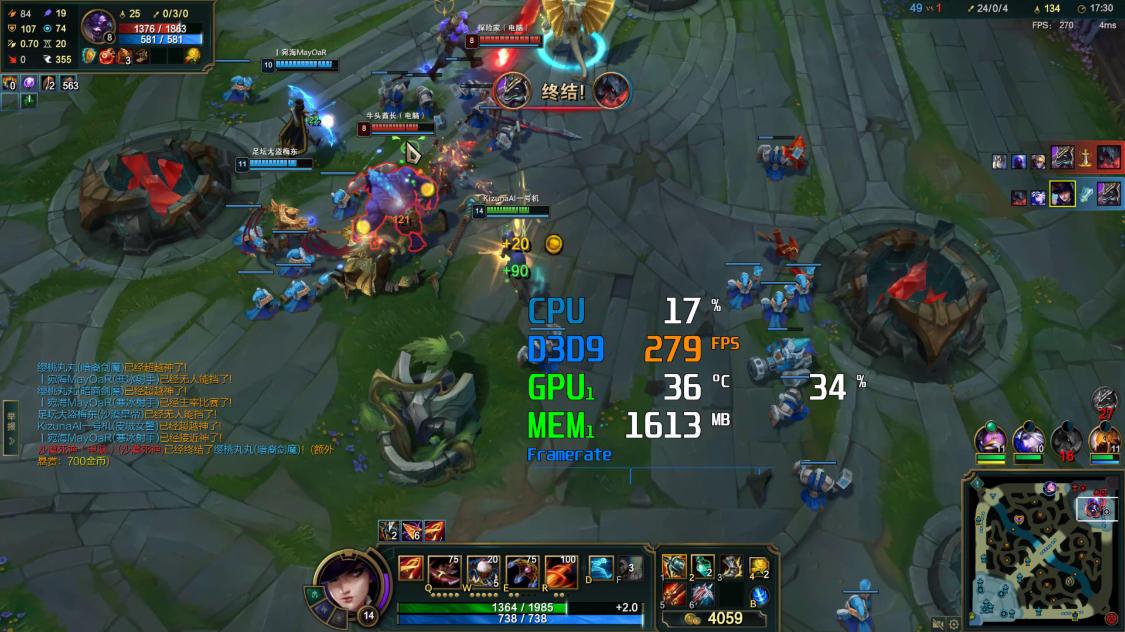Select the item in inventory slot 6

click(702, 595)
